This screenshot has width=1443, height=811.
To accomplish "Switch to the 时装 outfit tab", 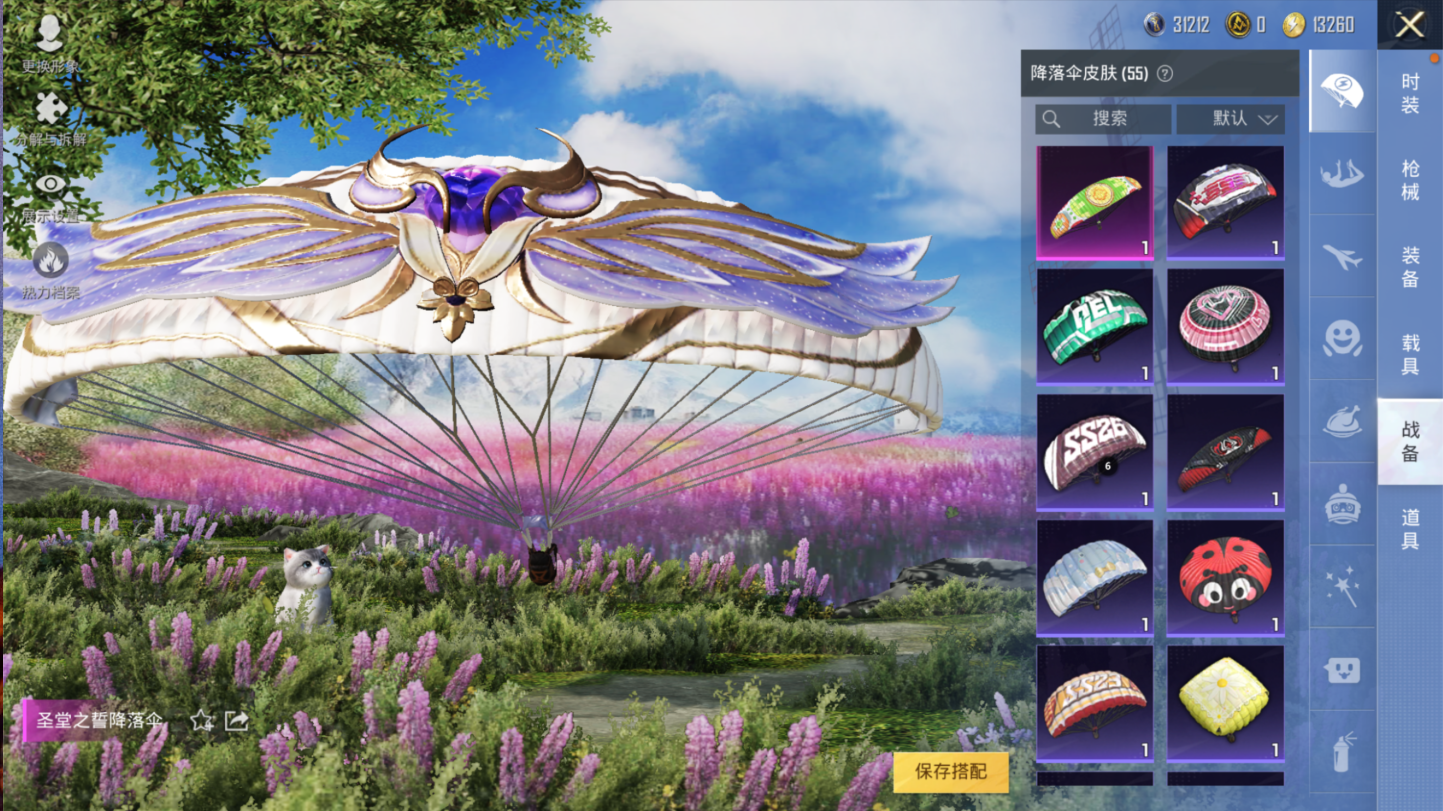I will click(x=1410, y=93).
